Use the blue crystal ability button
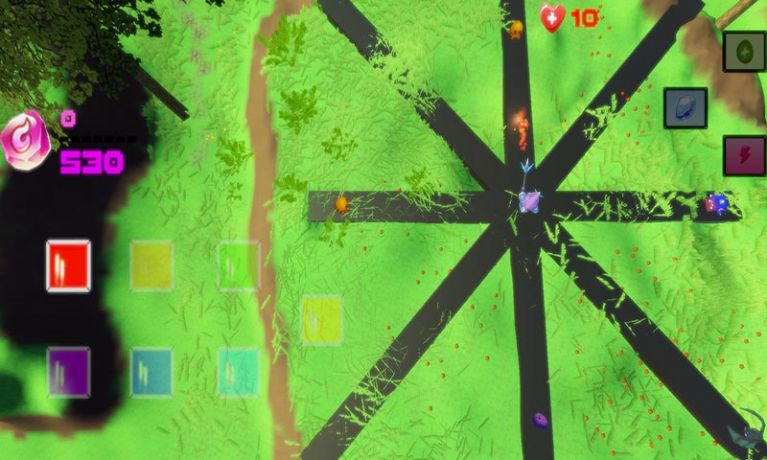The height and width of the screenshot is (460, 767). 685,108
